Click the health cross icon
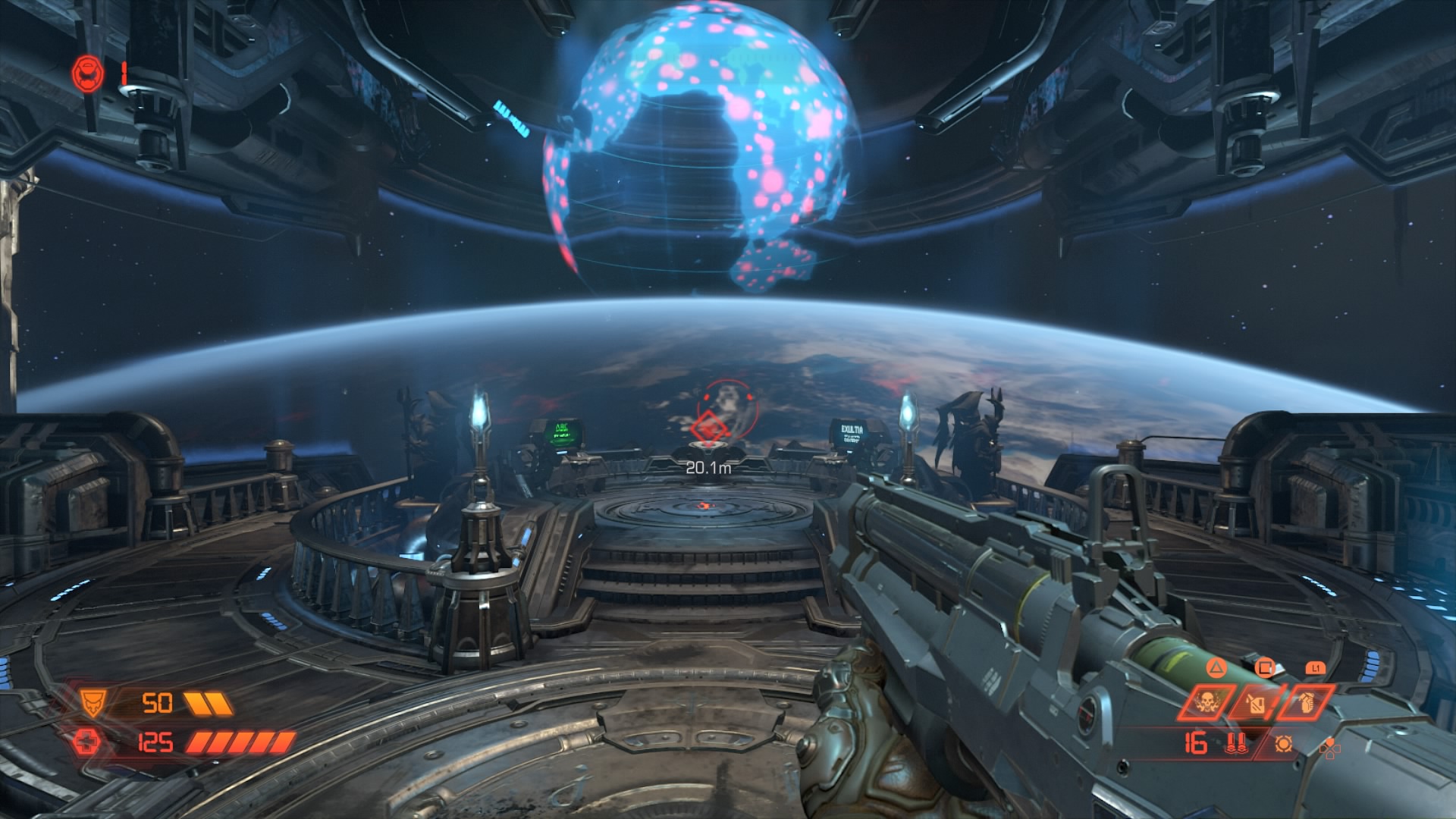The image size is (1456, 819). [x=86, y=742]
